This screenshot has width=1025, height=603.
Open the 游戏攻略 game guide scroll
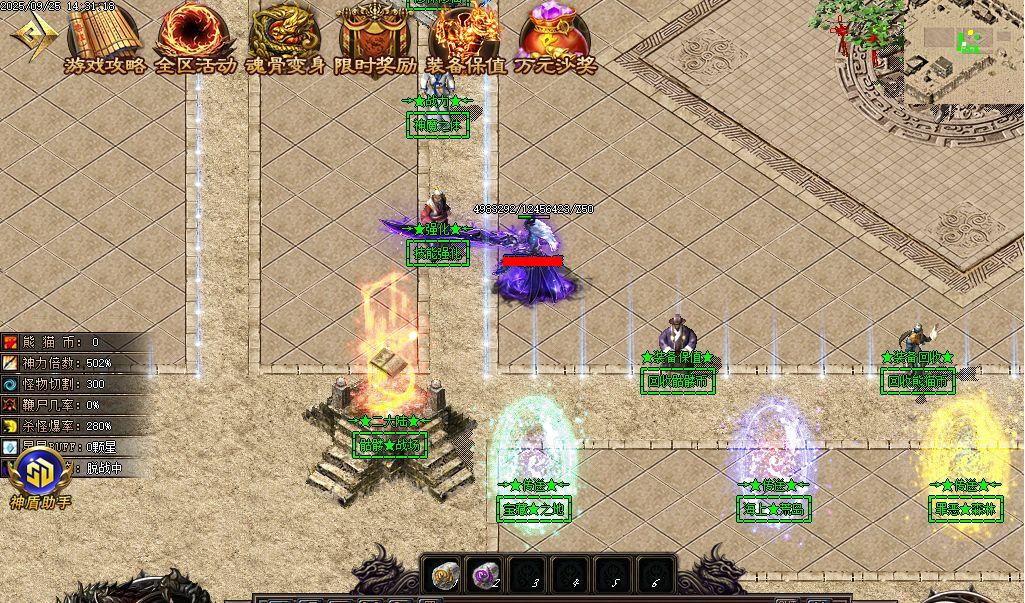[103, 38]
